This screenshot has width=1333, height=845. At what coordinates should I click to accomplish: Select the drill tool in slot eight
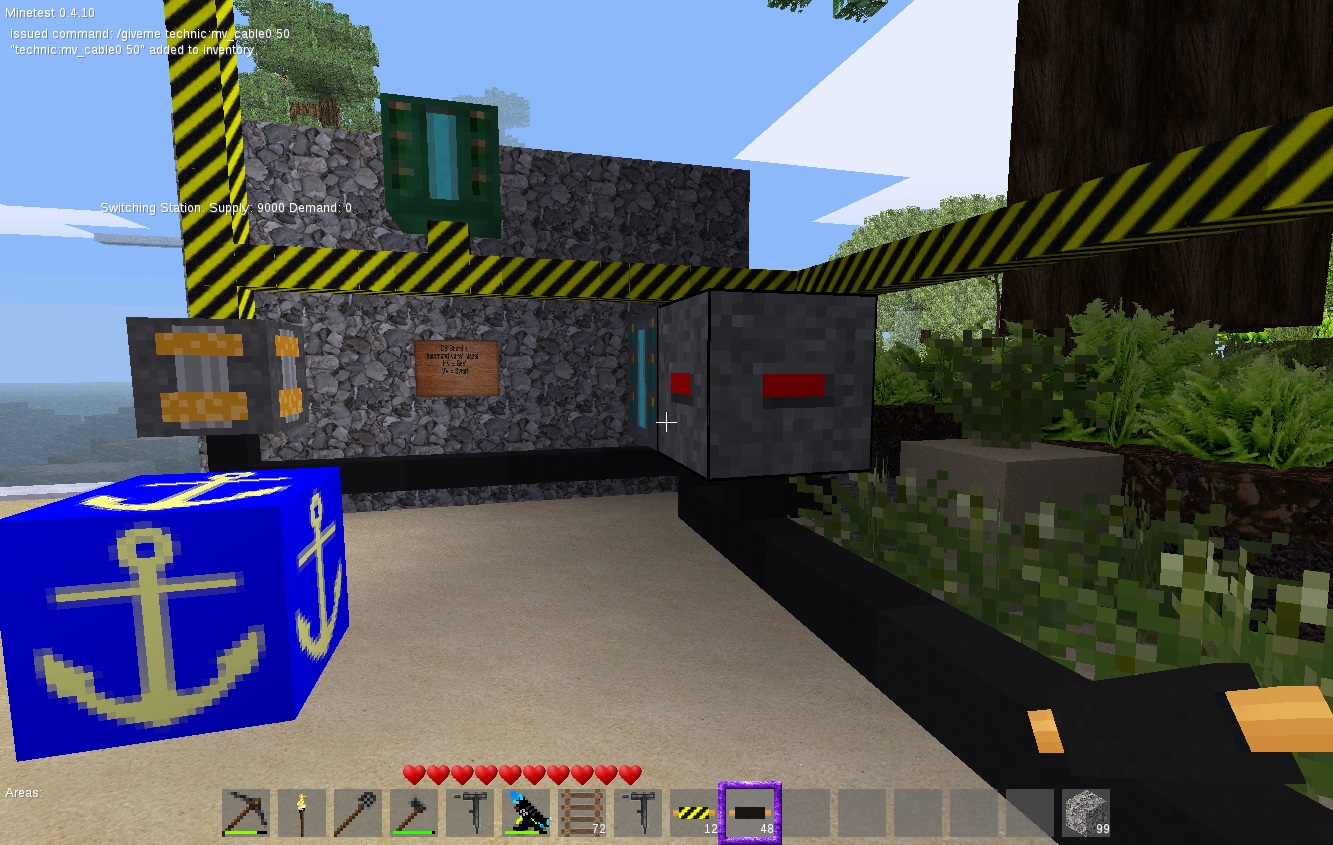click(x=639, y=812)
